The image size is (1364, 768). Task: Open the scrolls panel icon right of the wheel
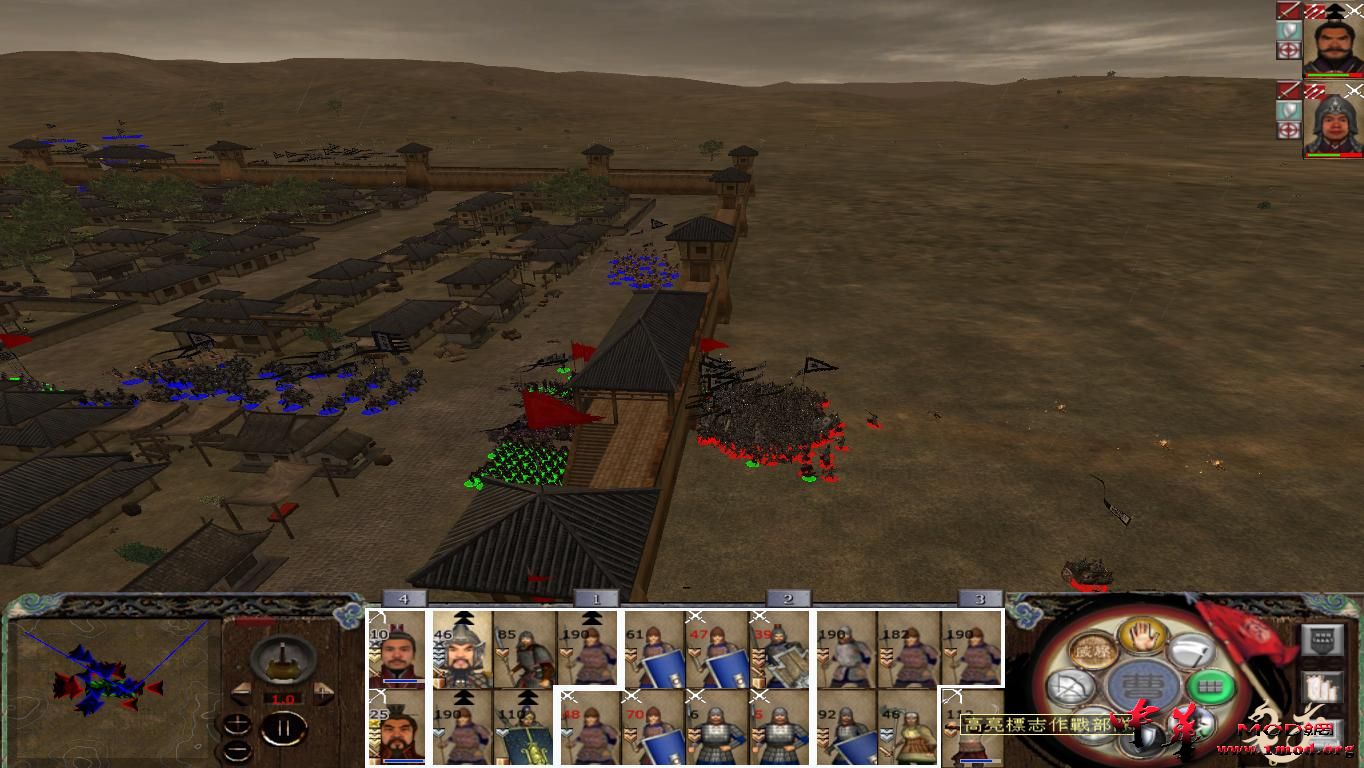(x=1323, y=687)
